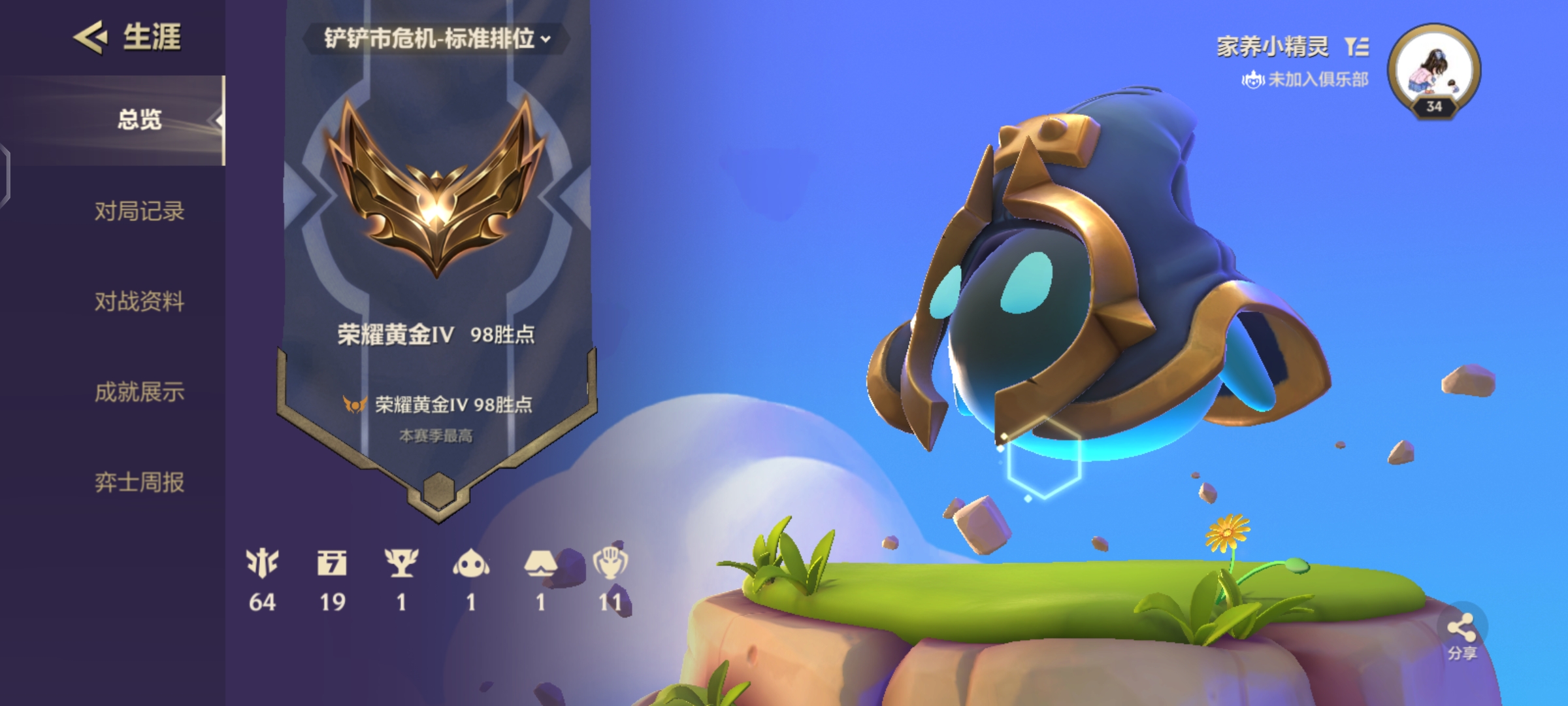Go back using the arrow beside 生涯

coord(90,37)
